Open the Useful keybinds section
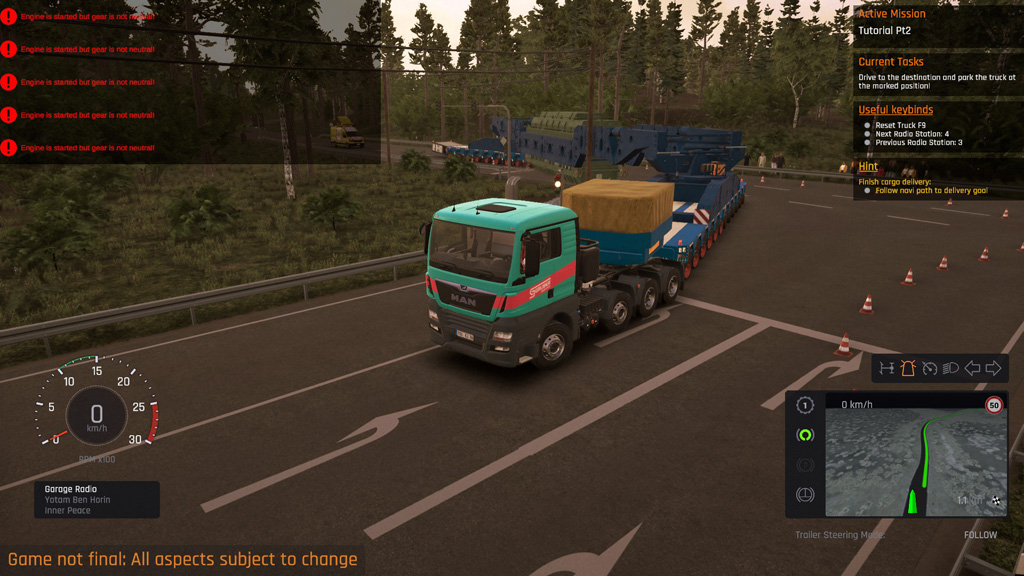Image resolution: width=1024 pixels, height=576 pixels. 896,109
